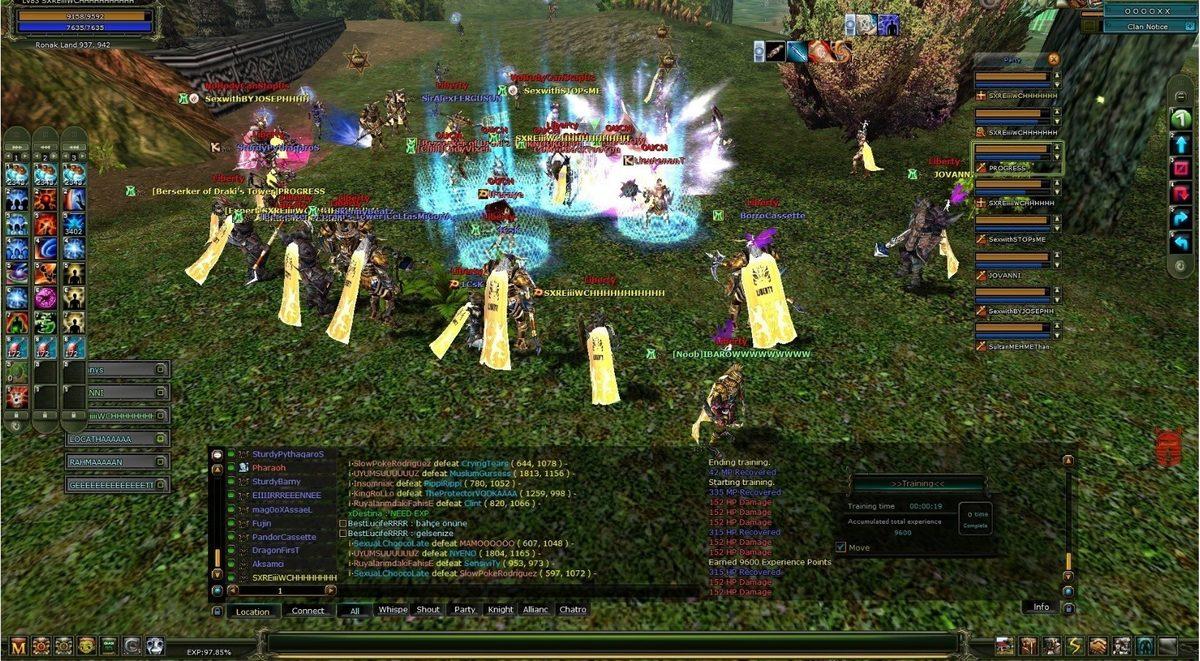Open the Clan Notice bar
Viewport: 1200px width, 661px height.
pyautogui.click(x=1148, y=27)
